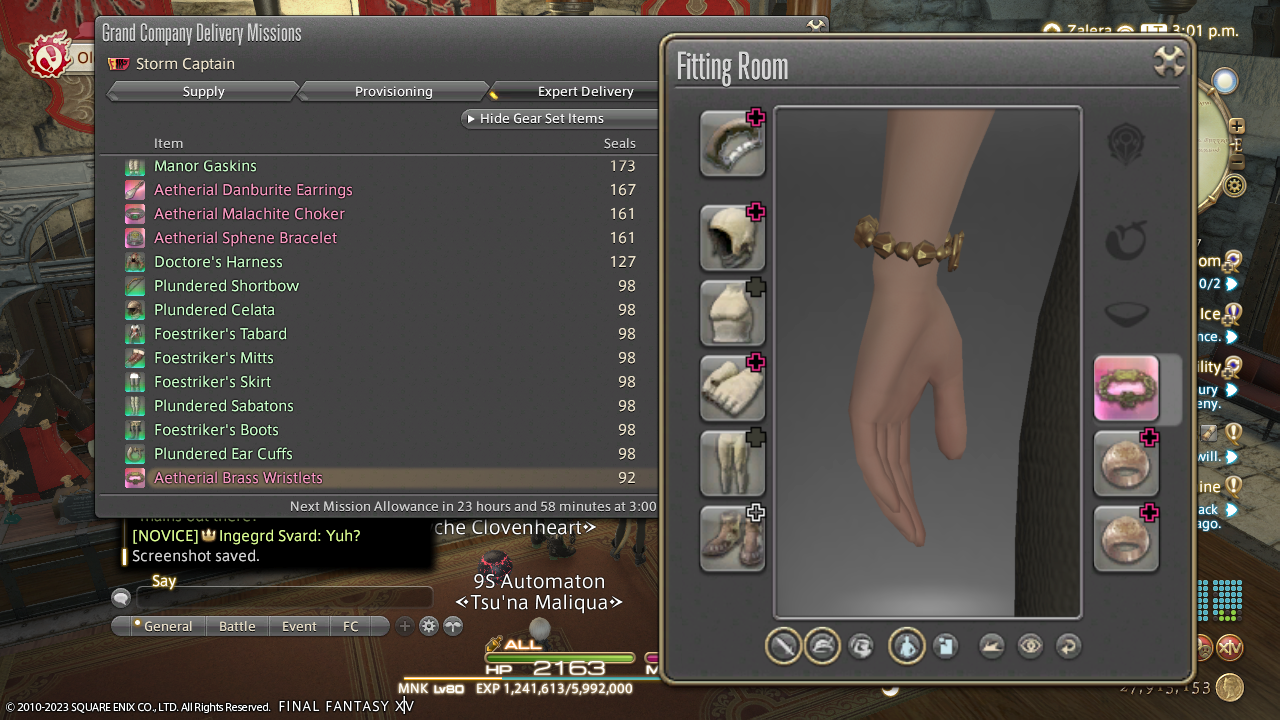Switch to the General chat tab

pos(167,626)
